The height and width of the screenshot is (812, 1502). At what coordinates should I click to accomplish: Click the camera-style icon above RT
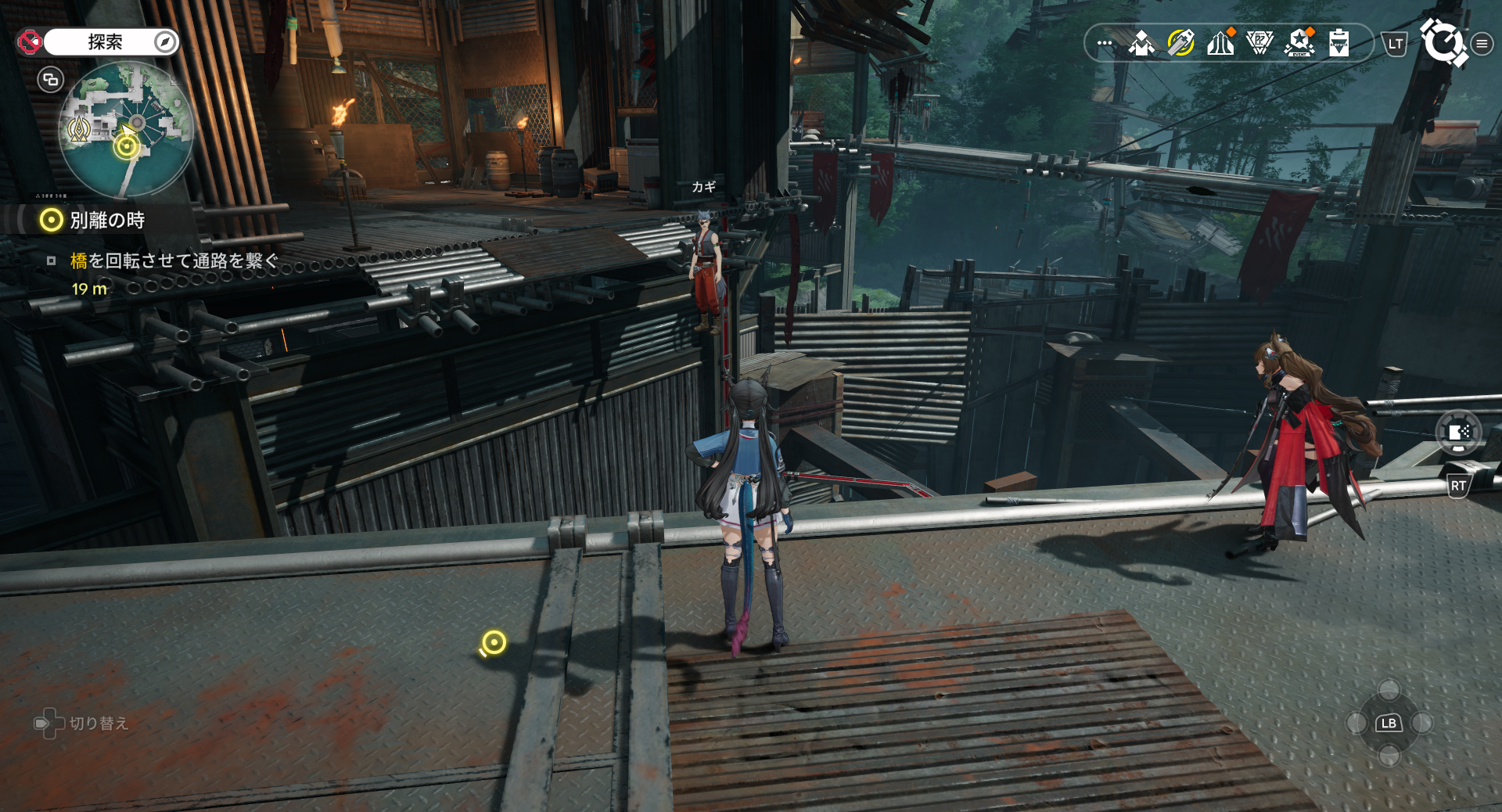[x=1458, y=432]
